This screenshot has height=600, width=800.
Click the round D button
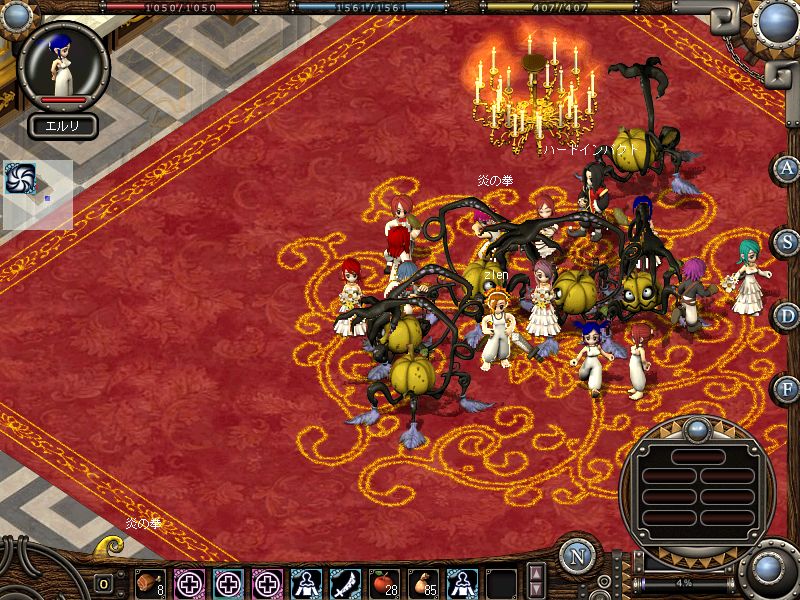click(786, 316)
